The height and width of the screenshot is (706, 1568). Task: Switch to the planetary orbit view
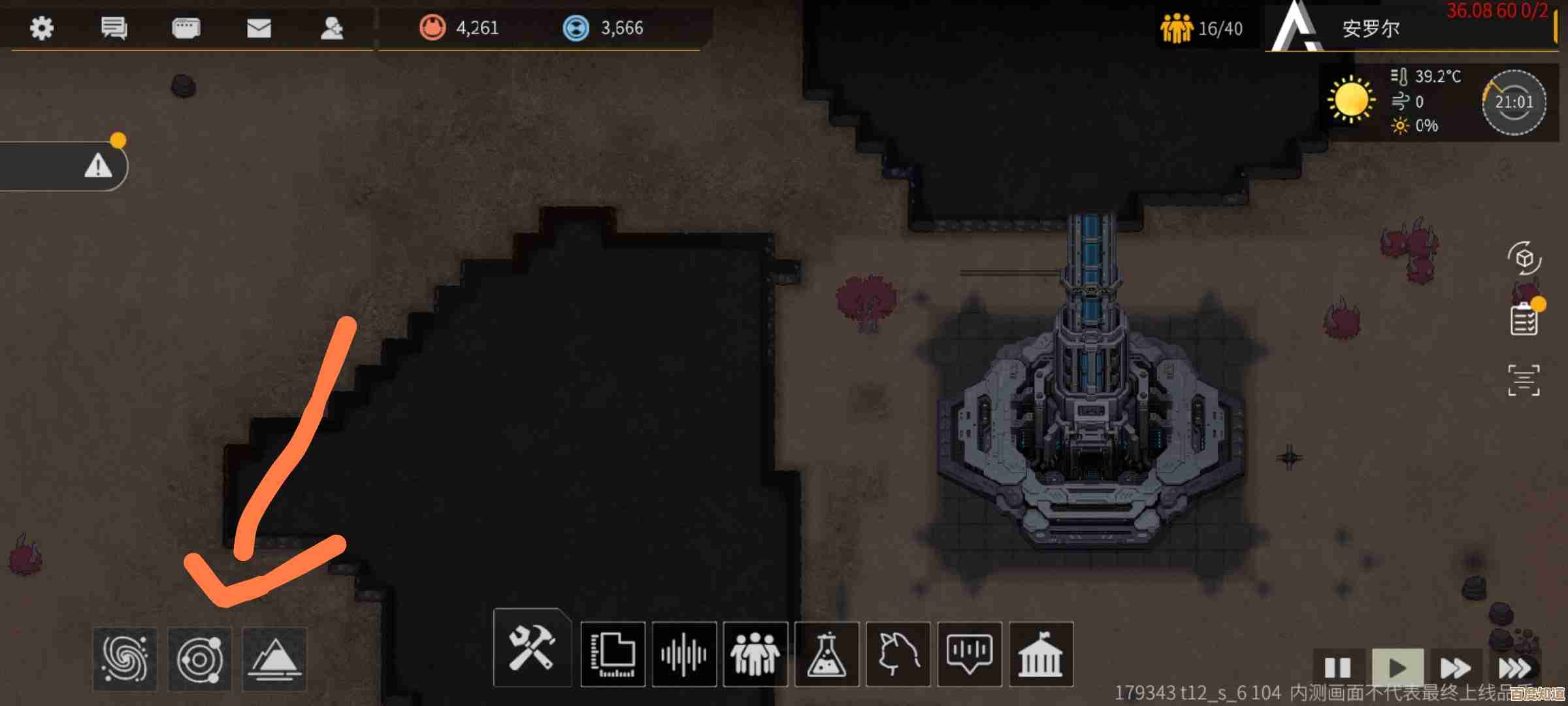tap(200, 658)
